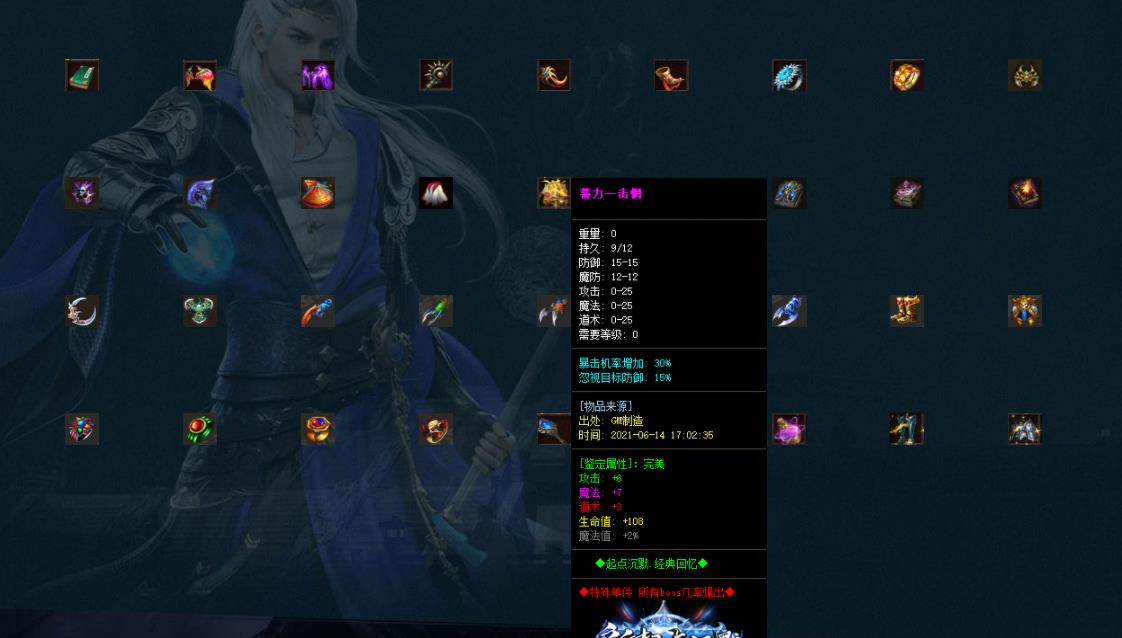Select the green book item
This screenshot has width=1122, height=638.
pos(82,75)
